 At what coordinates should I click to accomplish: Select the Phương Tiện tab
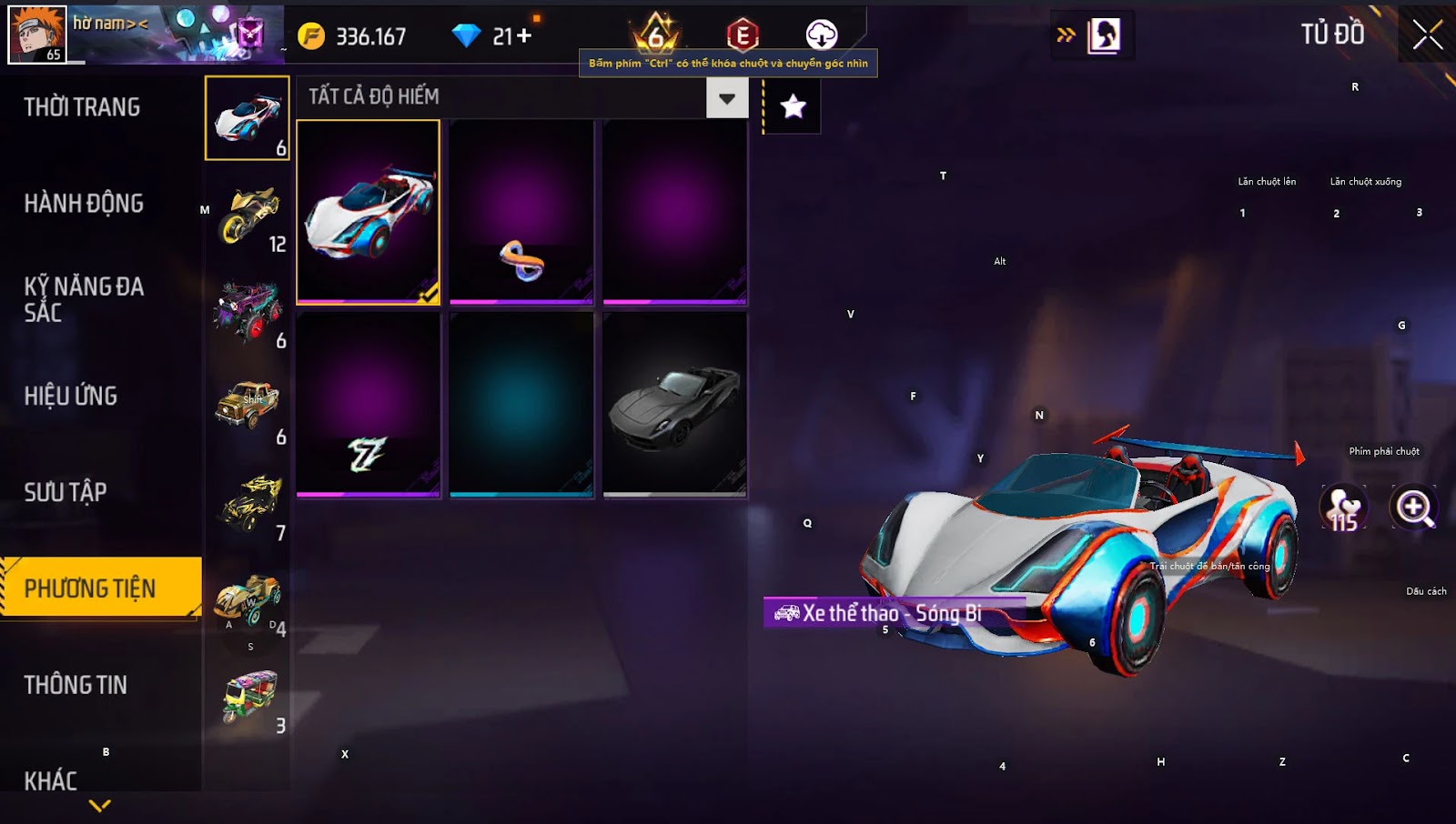click(x=91, y=588)
